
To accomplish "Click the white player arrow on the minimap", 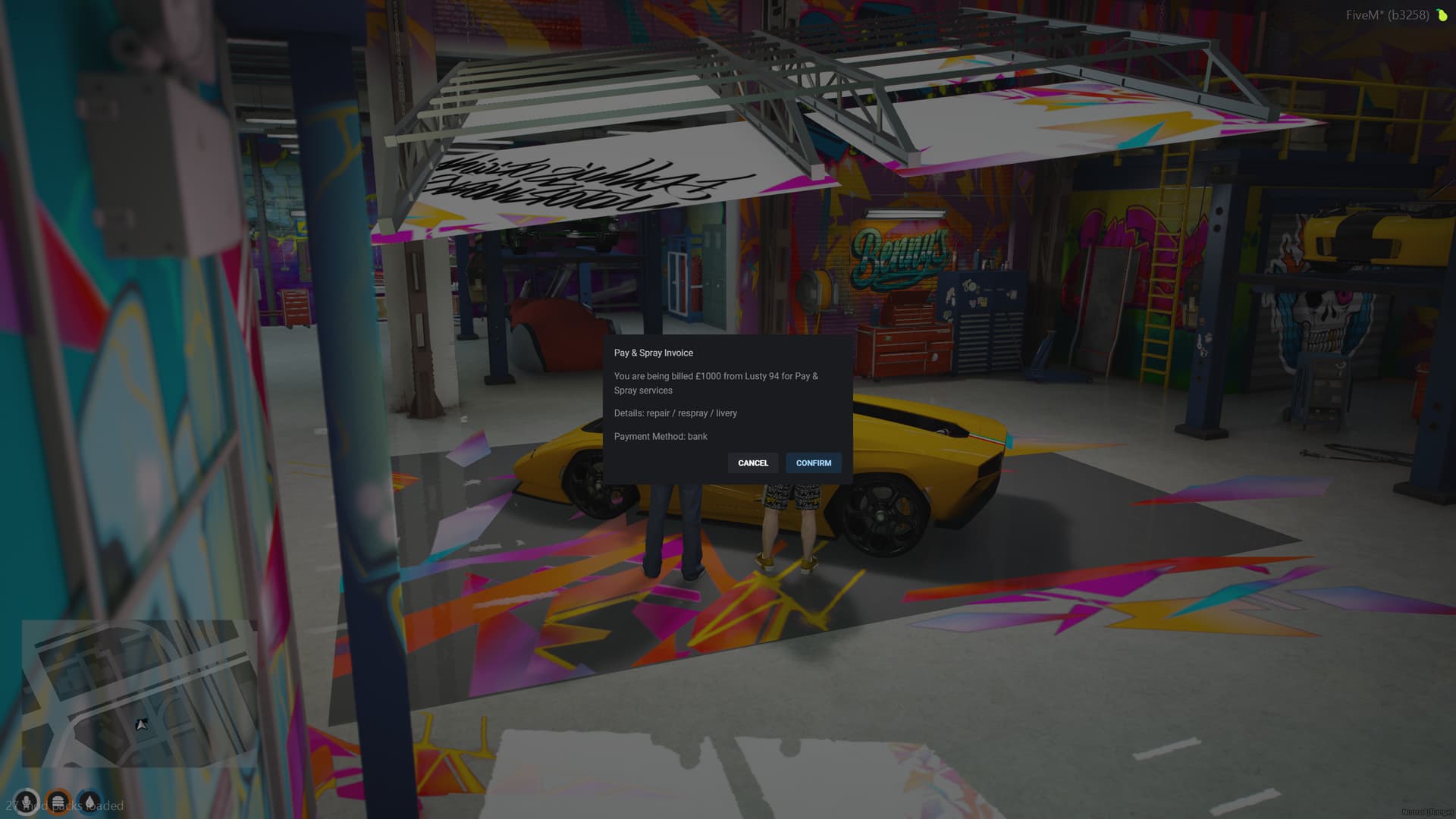I will (x=140, y=725).
